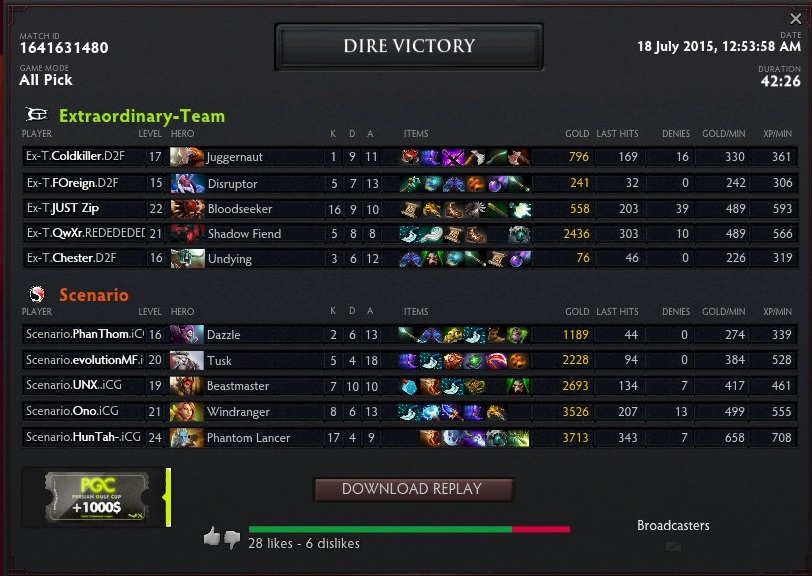The image size is (812, 576).
Task: Open the Extraordinary-Team team name
Action: click(142, 116)
